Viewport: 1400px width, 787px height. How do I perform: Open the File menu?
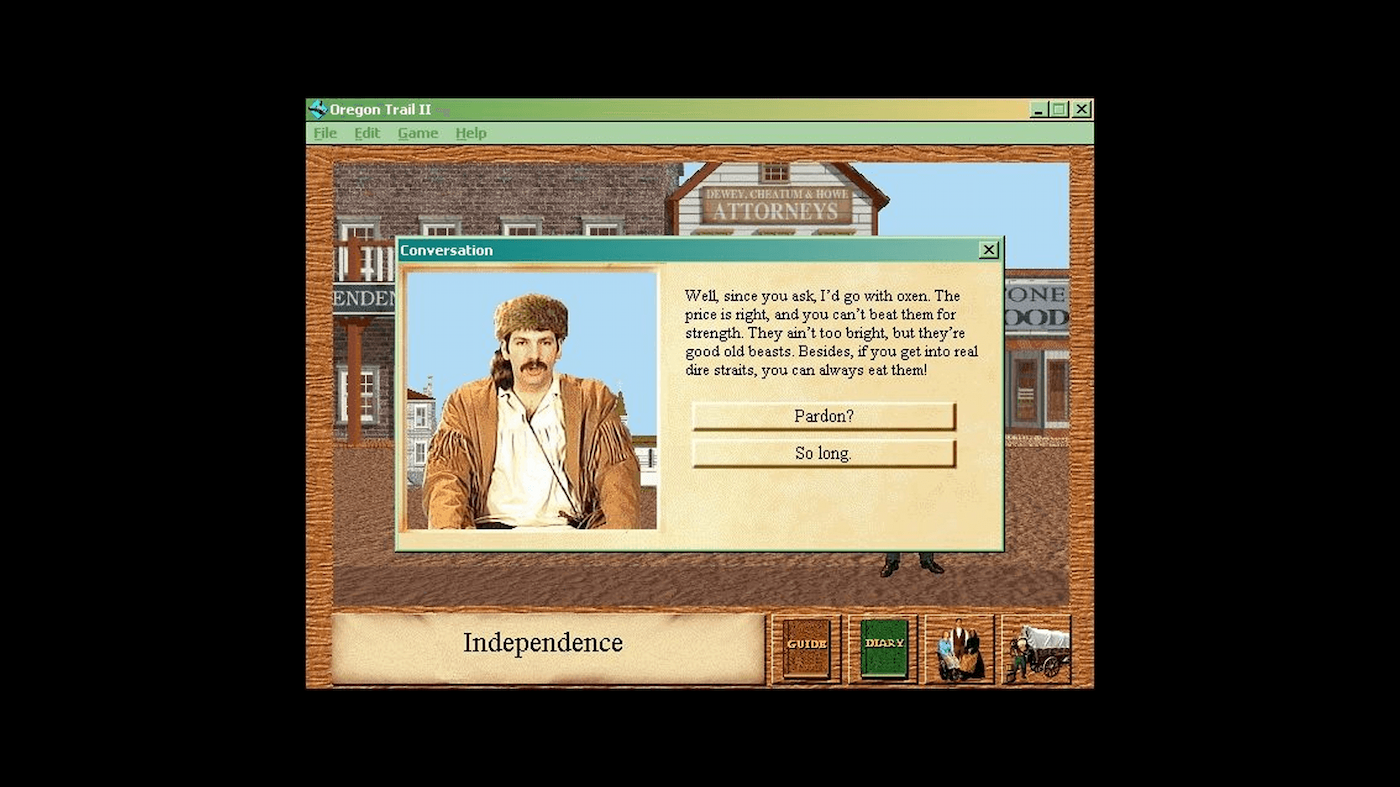(324, 132)
